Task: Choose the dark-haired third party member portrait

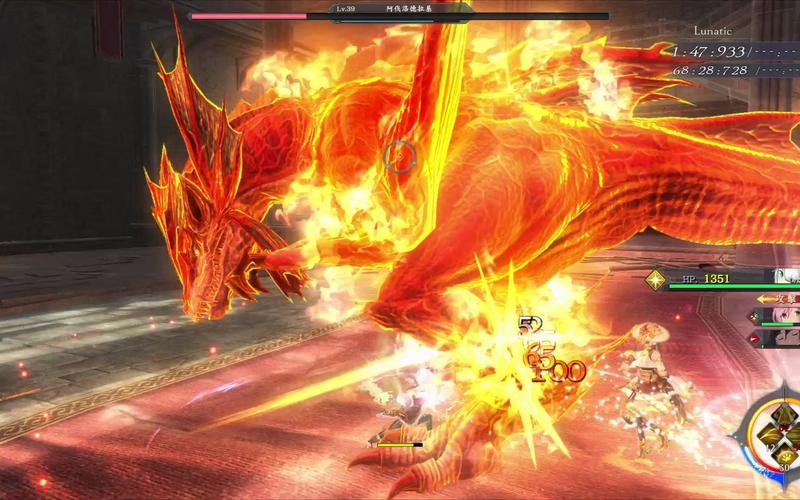Action: [x=783, y=339]
